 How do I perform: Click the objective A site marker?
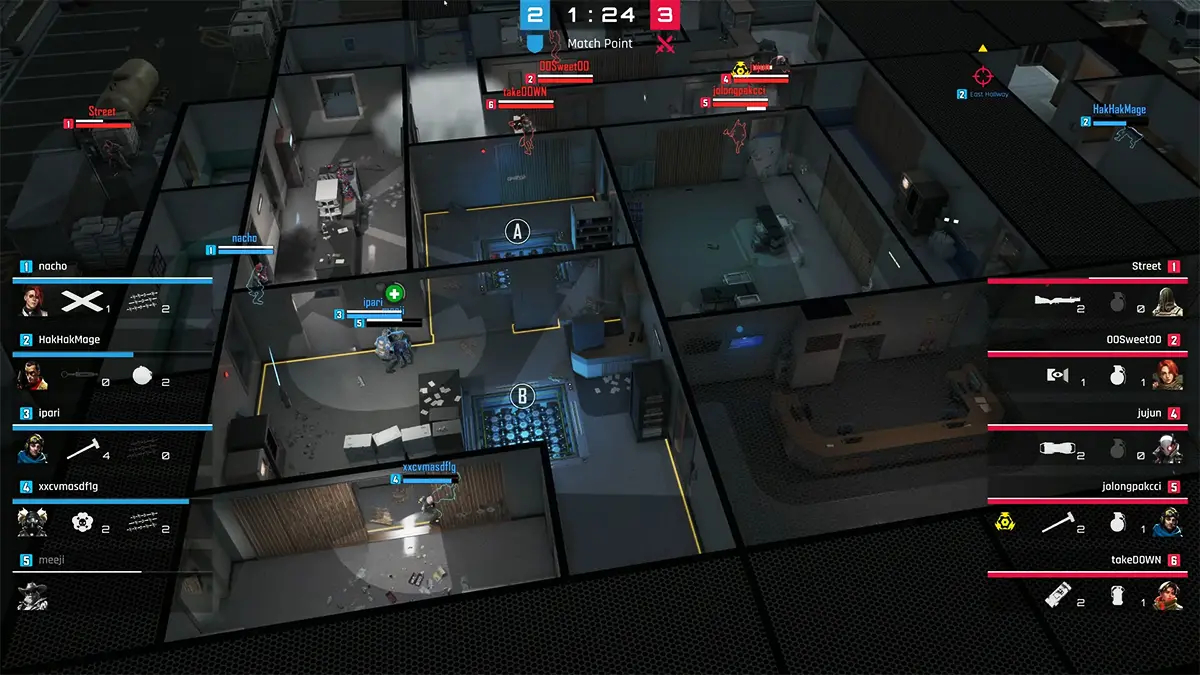(517, 232)
